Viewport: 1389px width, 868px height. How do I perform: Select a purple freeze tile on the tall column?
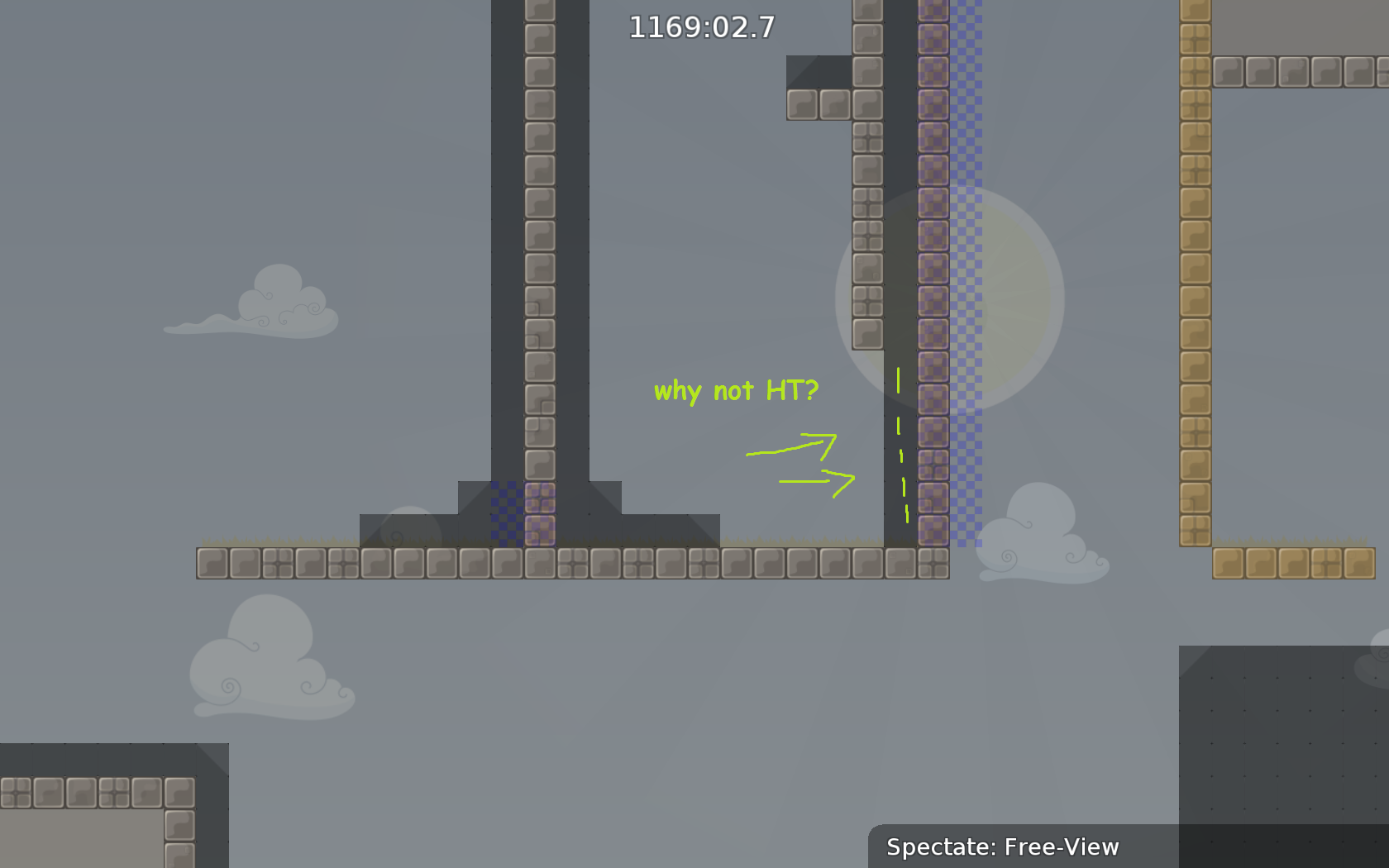933,248
